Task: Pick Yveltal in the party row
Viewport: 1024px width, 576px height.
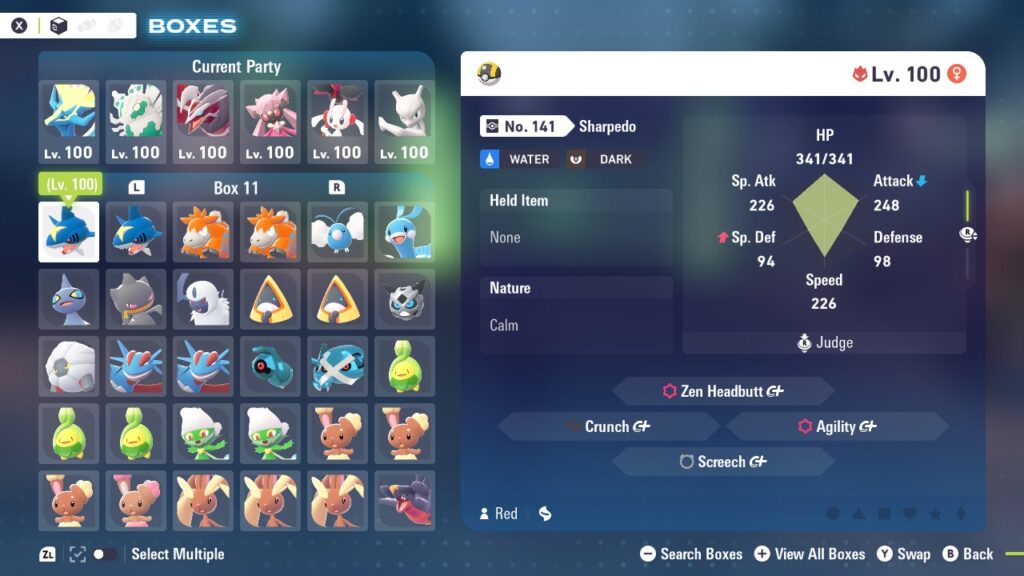Action: tap(202, 122)
